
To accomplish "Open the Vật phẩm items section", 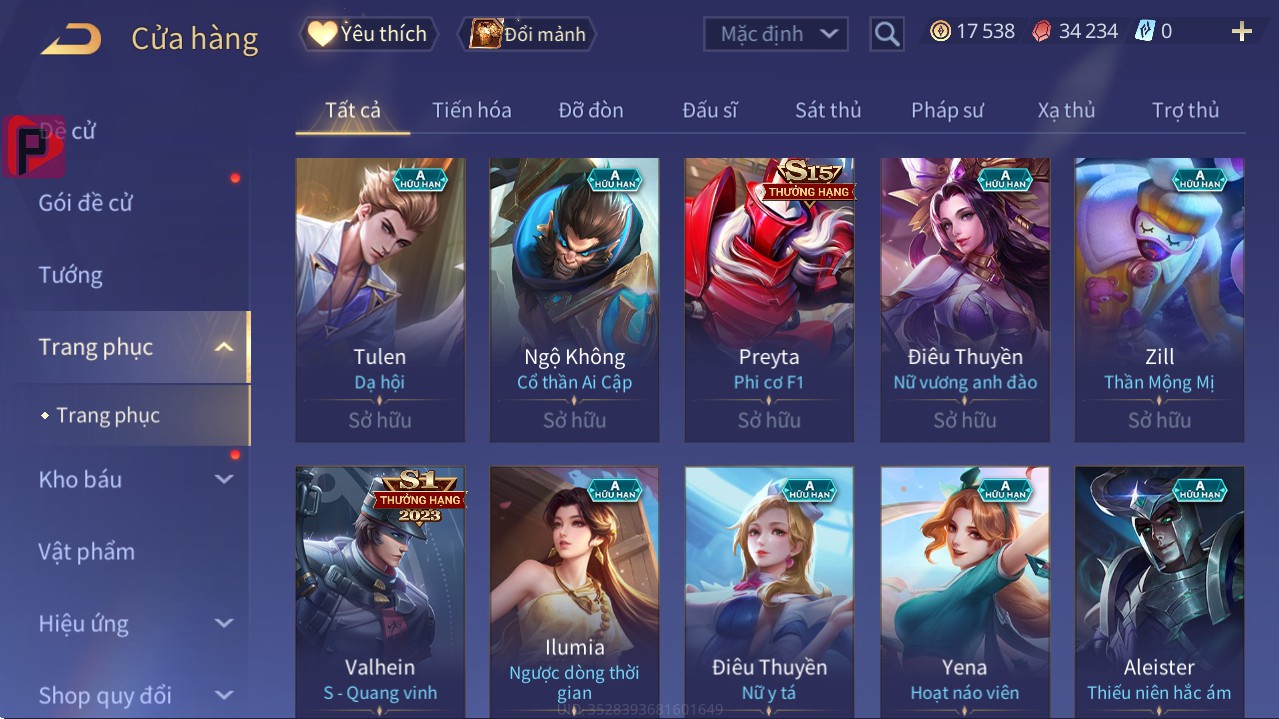I will tap(86, 551).
